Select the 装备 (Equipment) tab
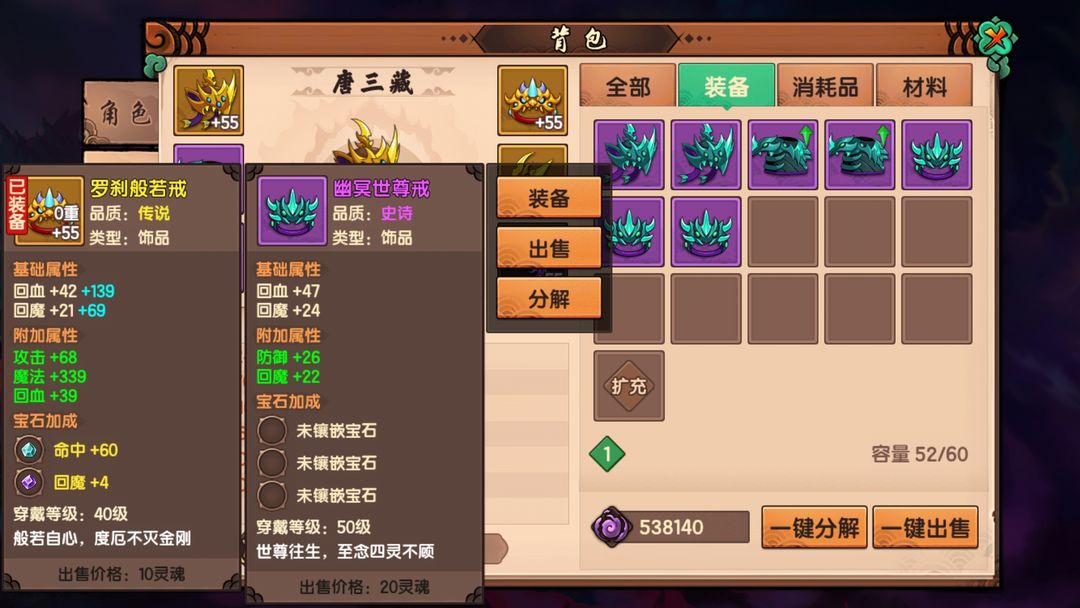This screenshot has width=1080, height=608. click(x=726, y=87)
